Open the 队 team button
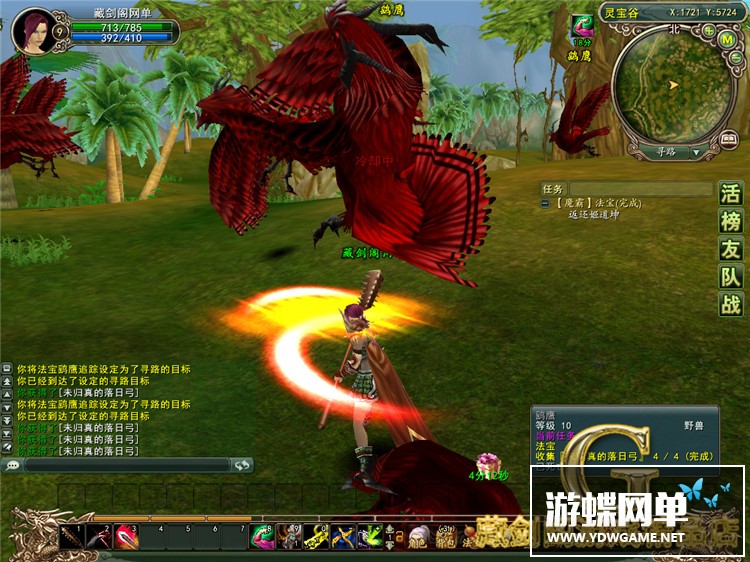Image resolution: width=750 pixels, height=562 pixels. pos(732,278)
